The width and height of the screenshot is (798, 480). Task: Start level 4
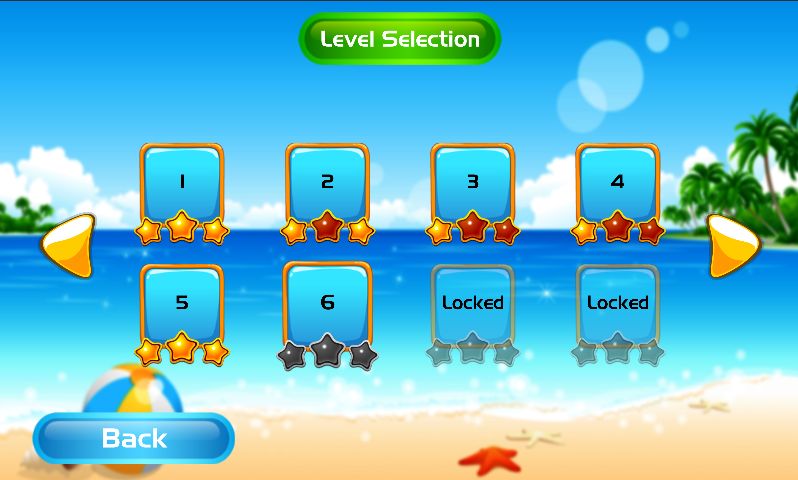point(617,183)
